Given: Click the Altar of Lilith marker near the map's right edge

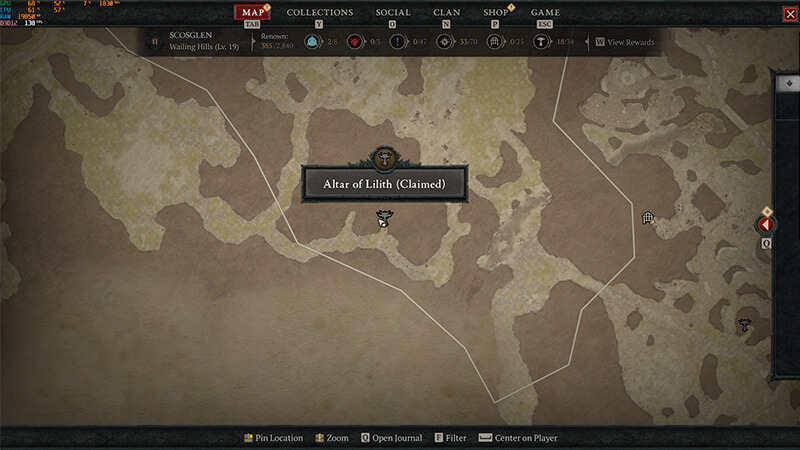Looking at the screenshot, I should coord(744,324).
